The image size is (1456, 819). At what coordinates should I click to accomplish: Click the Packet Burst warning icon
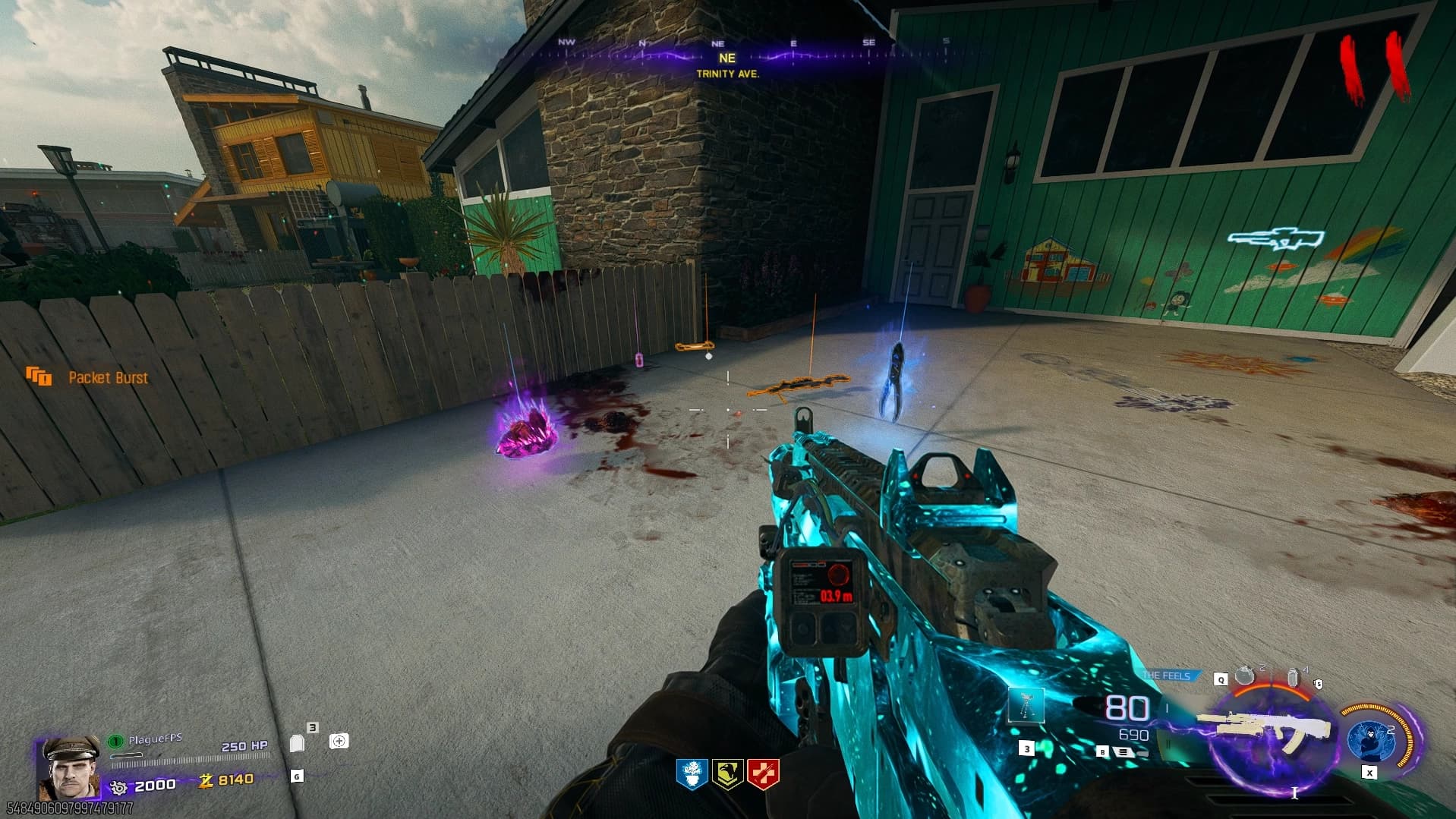pos(39,376)
